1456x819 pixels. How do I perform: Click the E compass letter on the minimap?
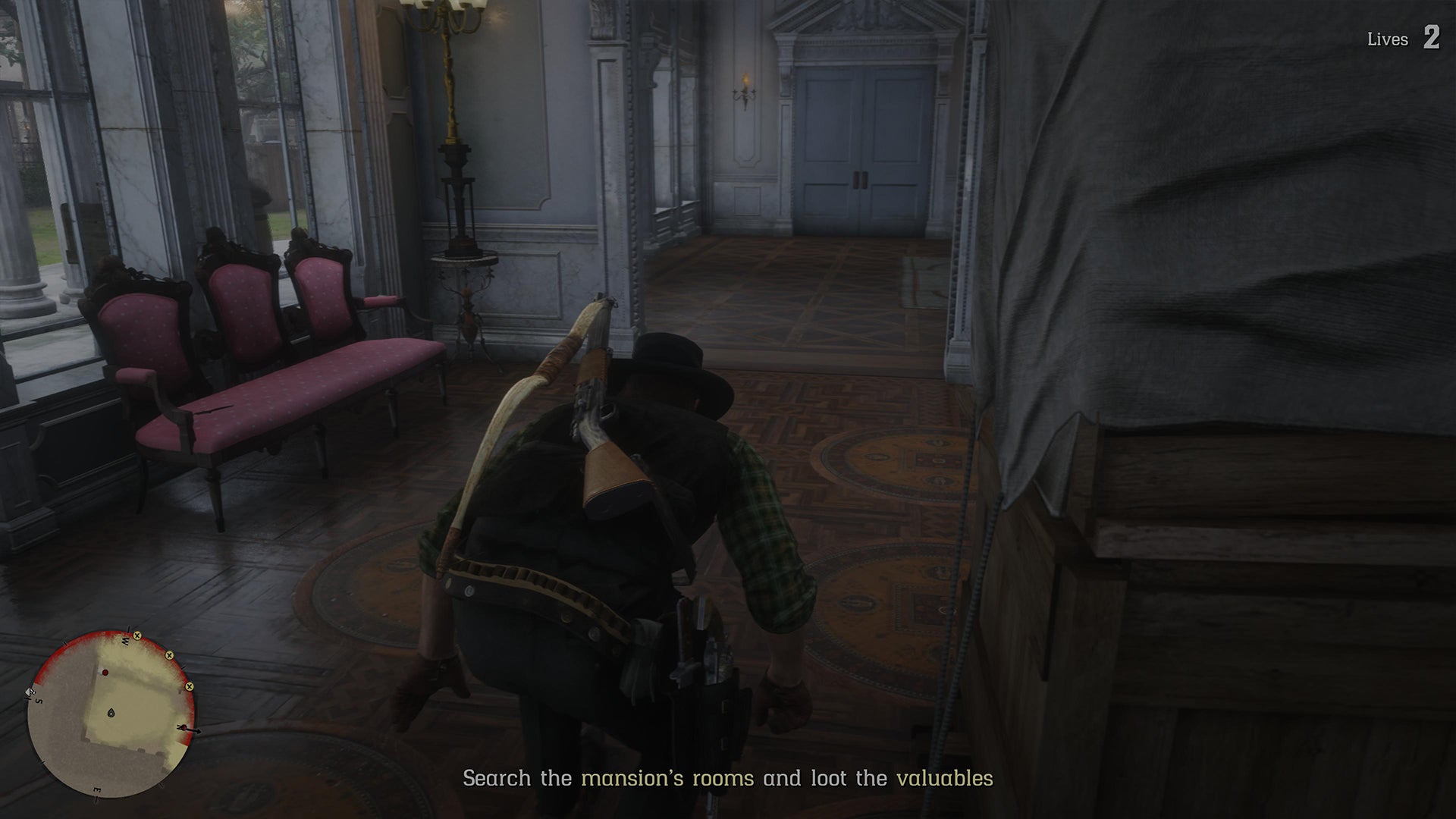click(x=97, y=789)
